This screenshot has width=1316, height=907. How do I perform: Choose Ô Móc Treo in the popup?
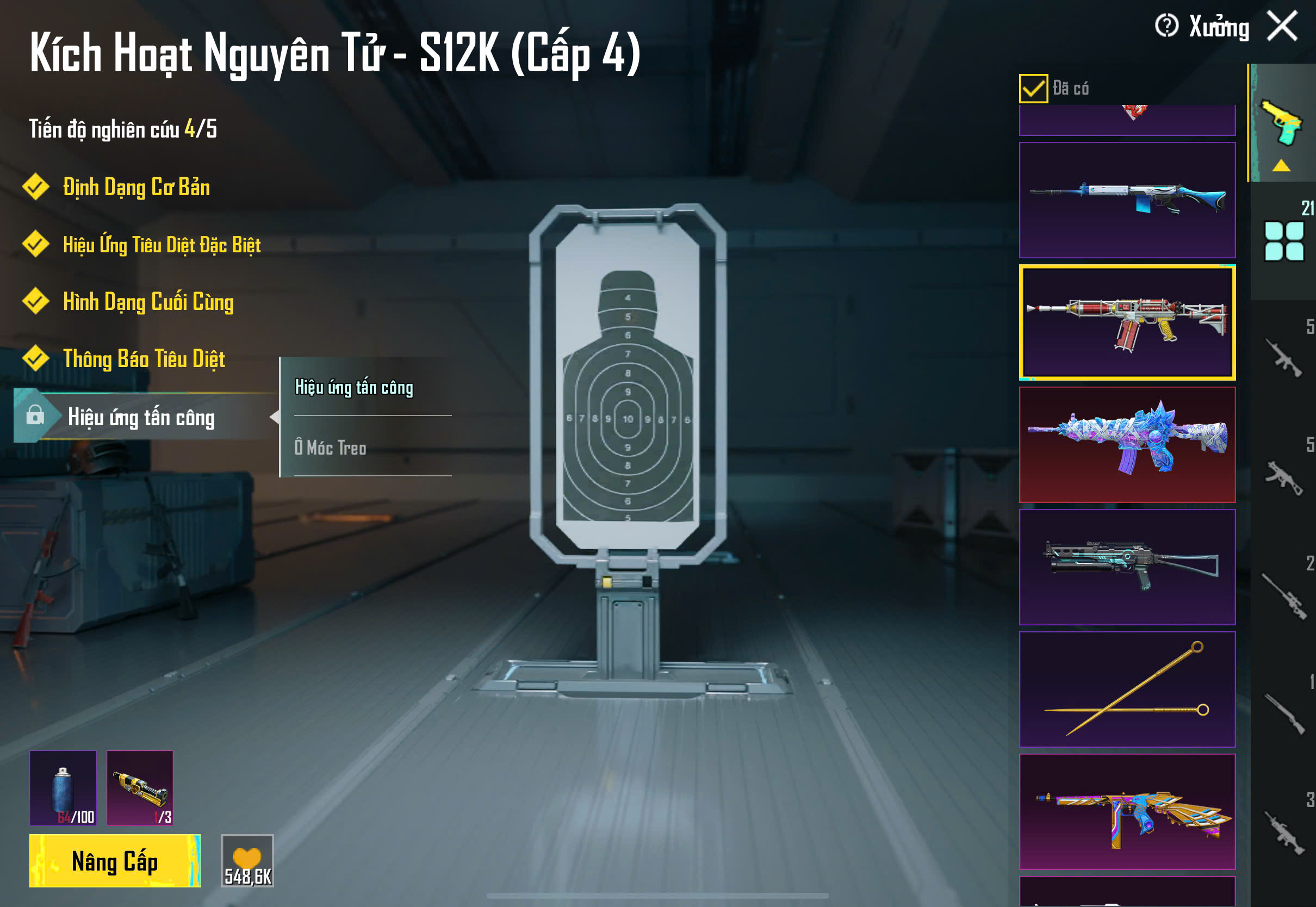pyautogui.click(x=331, y=448)
